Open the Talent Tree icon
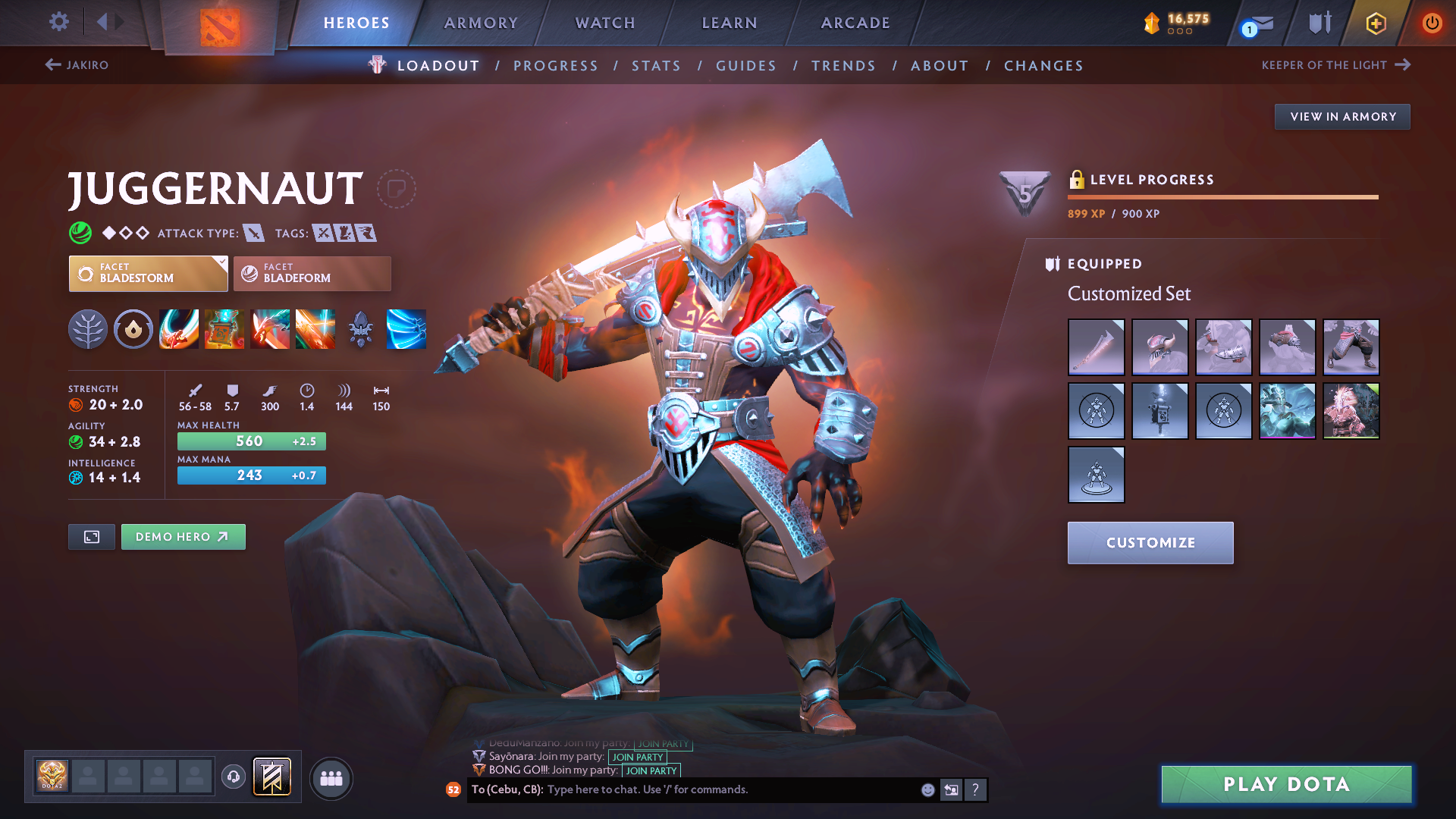Screen dimensions: 1456x819 pos(88,329)
